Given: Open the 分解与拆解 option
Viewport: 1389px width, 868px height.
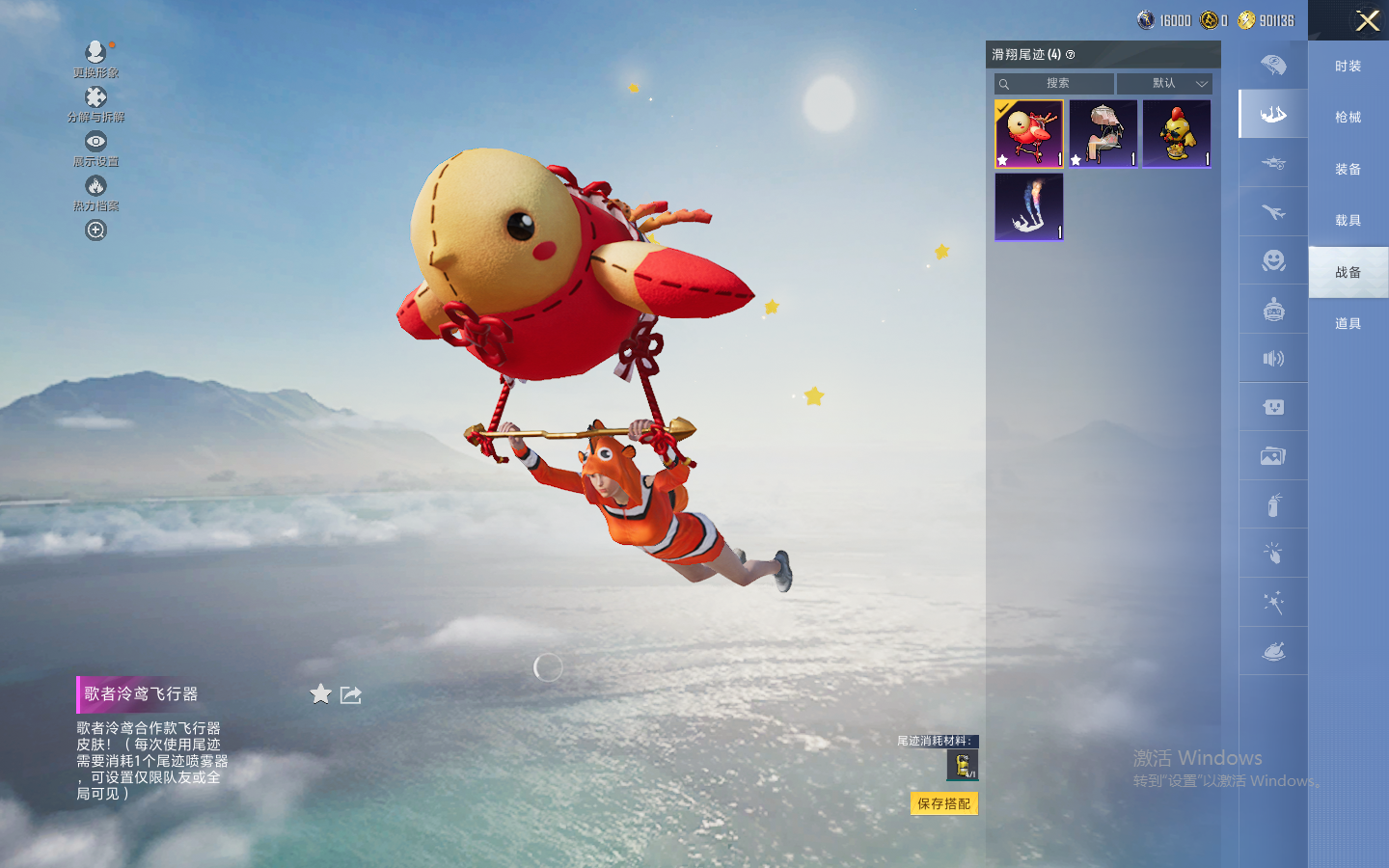Looking at the screenshot, I should click(x=95, y=103).
